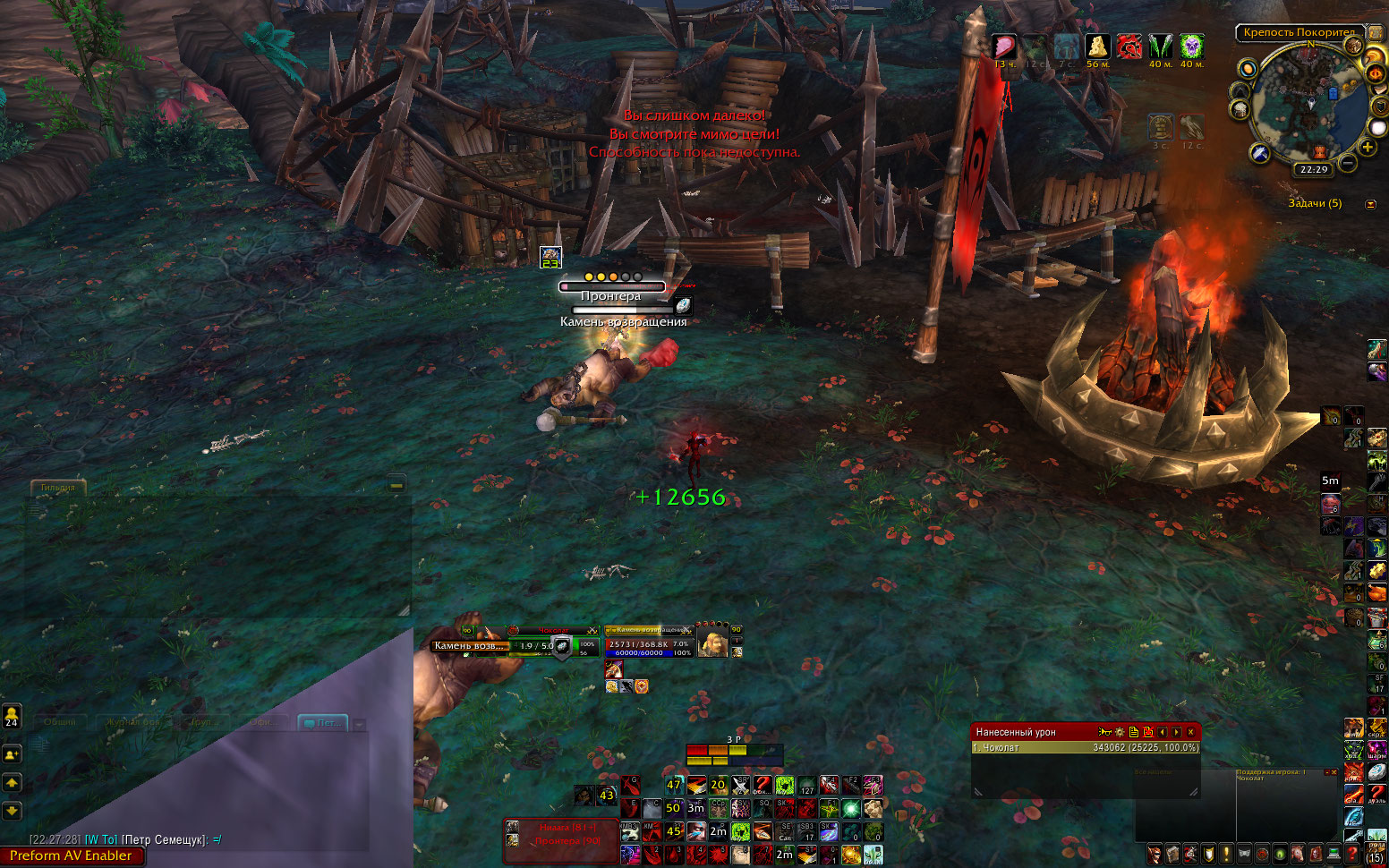The width and height of the screenshot is (1389, 868).
Task: Go to next damage meter segment arrow
Action: (1176, 732)
